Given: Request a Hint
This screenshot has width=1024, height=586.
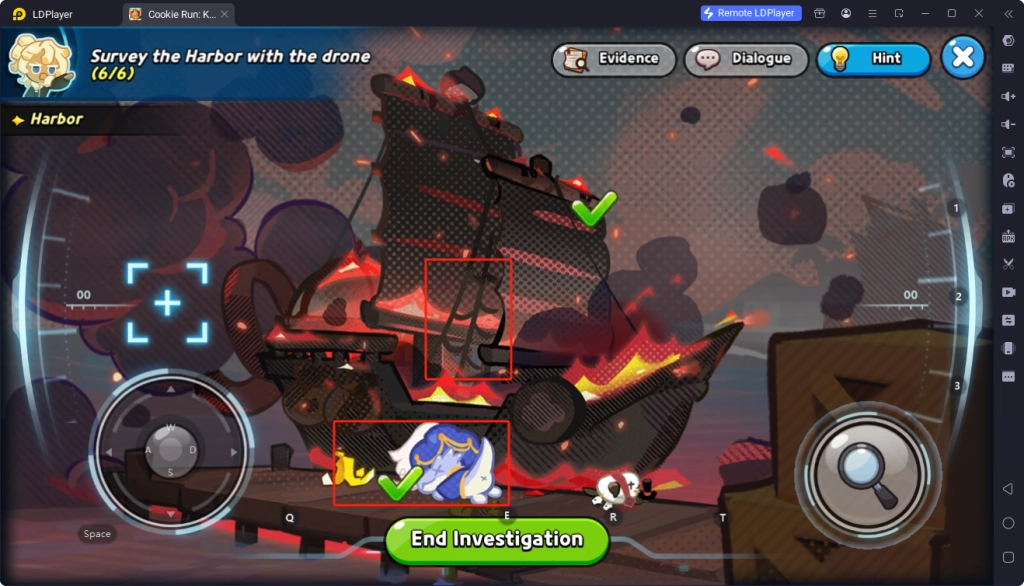Looking at the screenshot, I should 873,59.
